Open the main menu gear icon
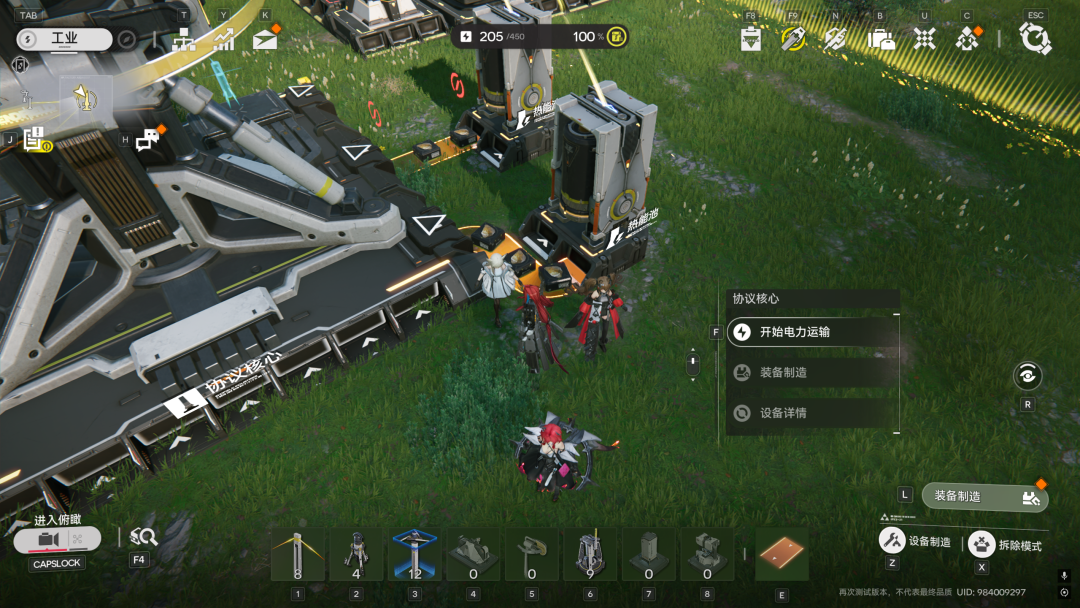1080x608 pixels. click(x=1035, y=39)
